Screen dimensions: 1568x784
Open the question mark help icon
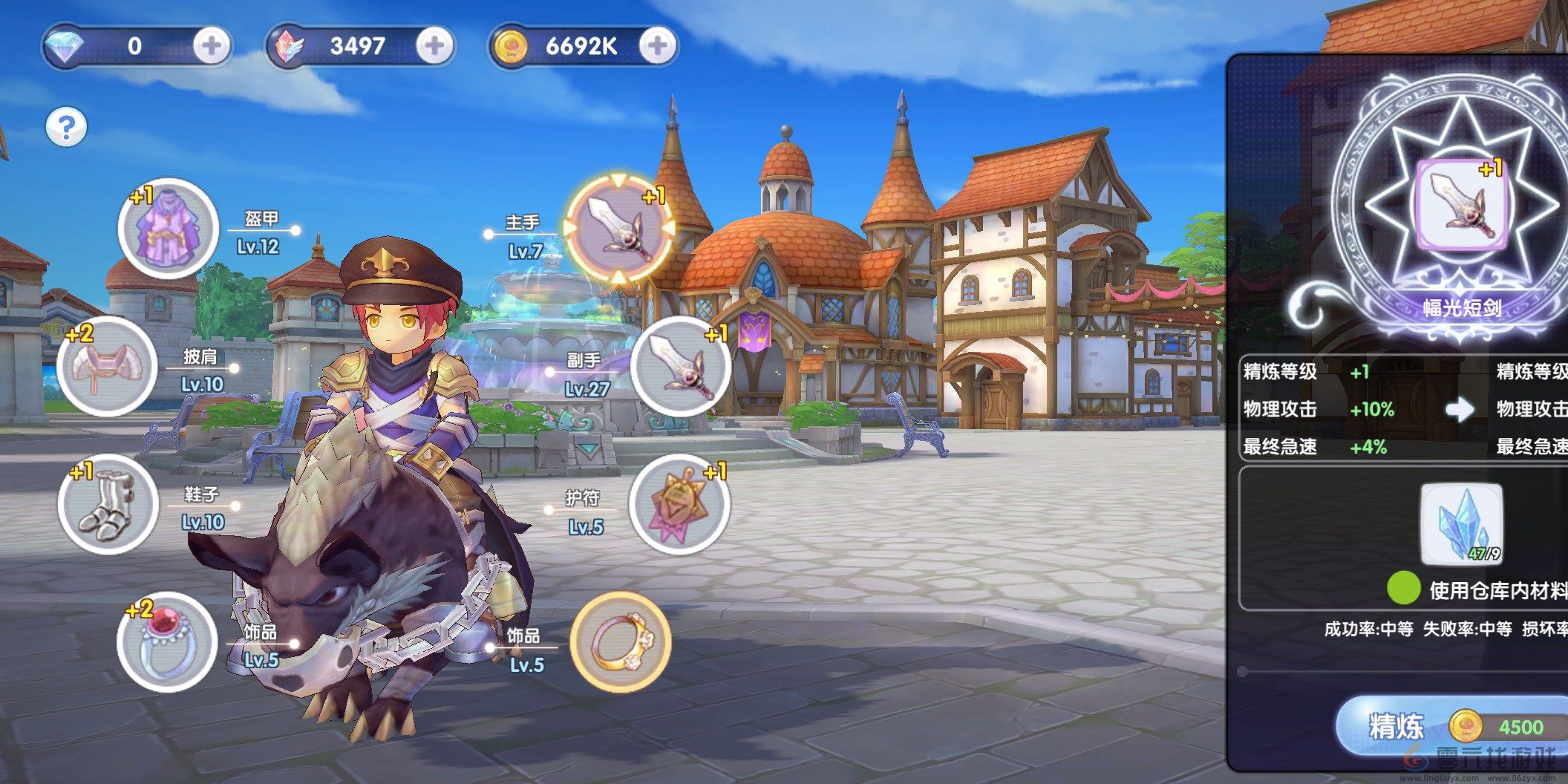(x=66, y=127)
